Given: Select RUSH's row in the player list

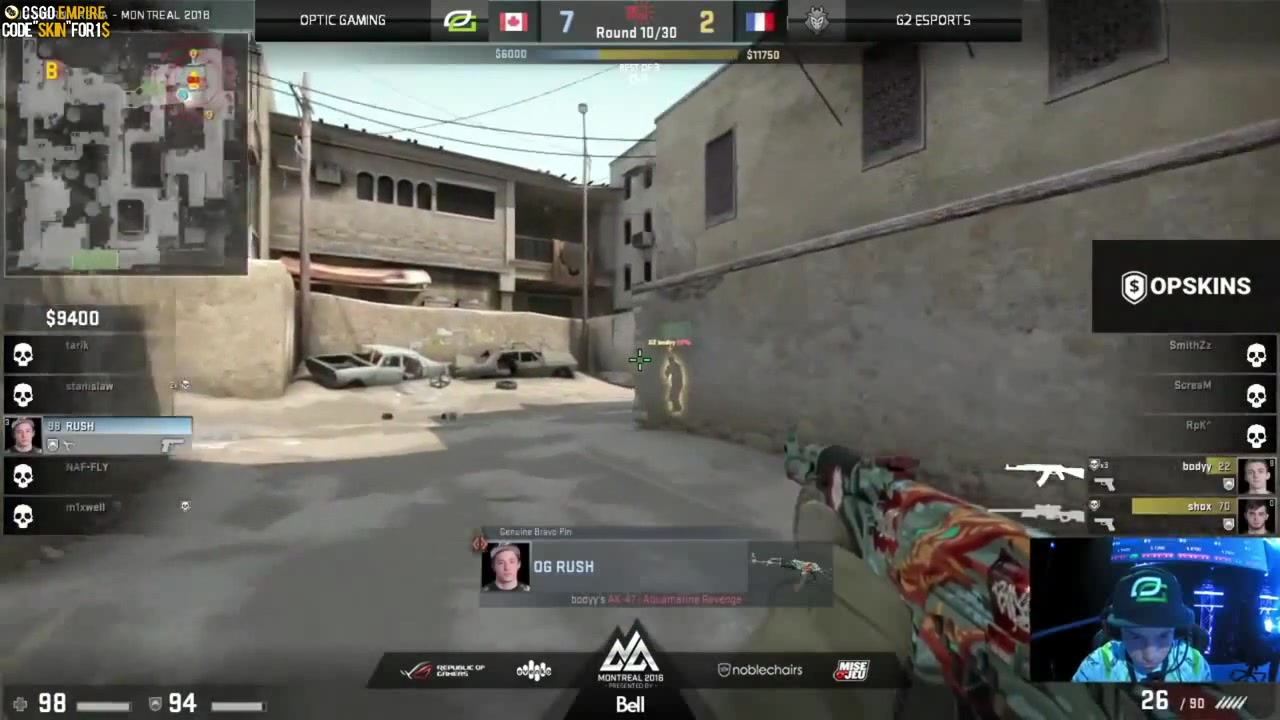Looking at the screenshot, I should click(x=100, y=426).
